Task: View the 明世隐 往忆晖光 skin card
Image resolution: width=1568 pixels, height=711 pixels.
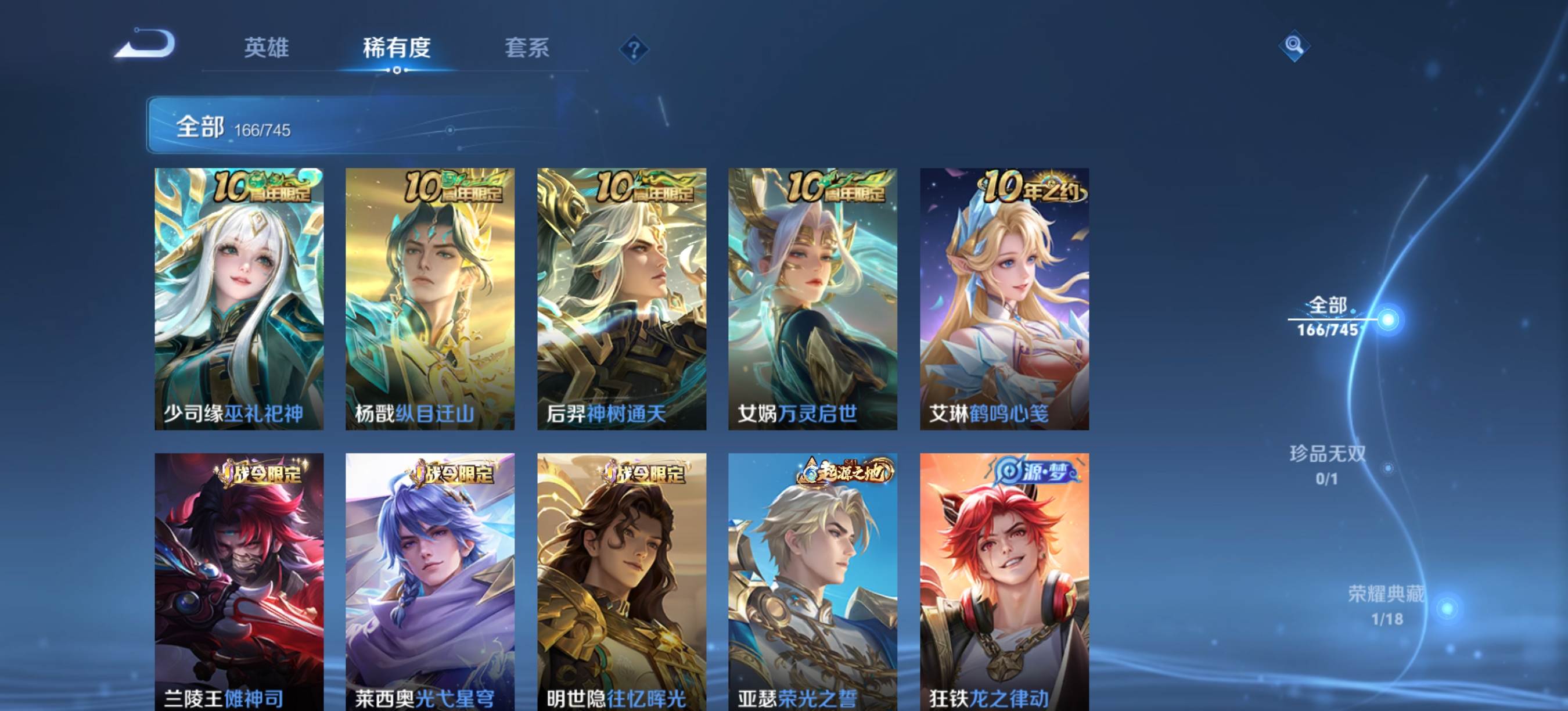Action: (x=621, y=581)
